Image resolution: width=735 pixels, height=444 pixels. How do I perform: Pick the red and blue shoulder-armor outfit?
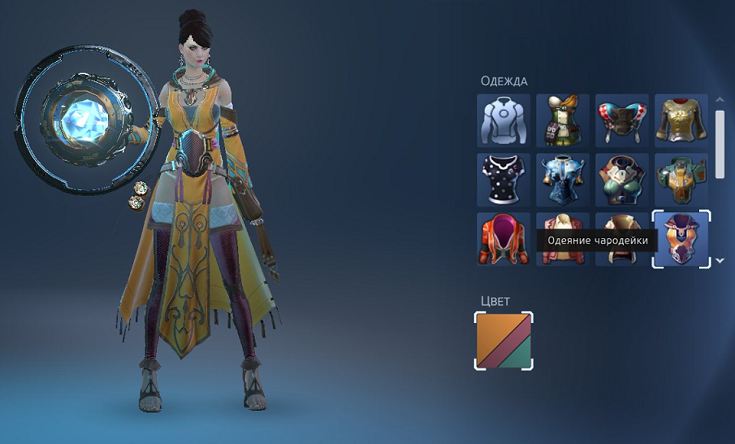pyautogui.click(x=622, y=121)
